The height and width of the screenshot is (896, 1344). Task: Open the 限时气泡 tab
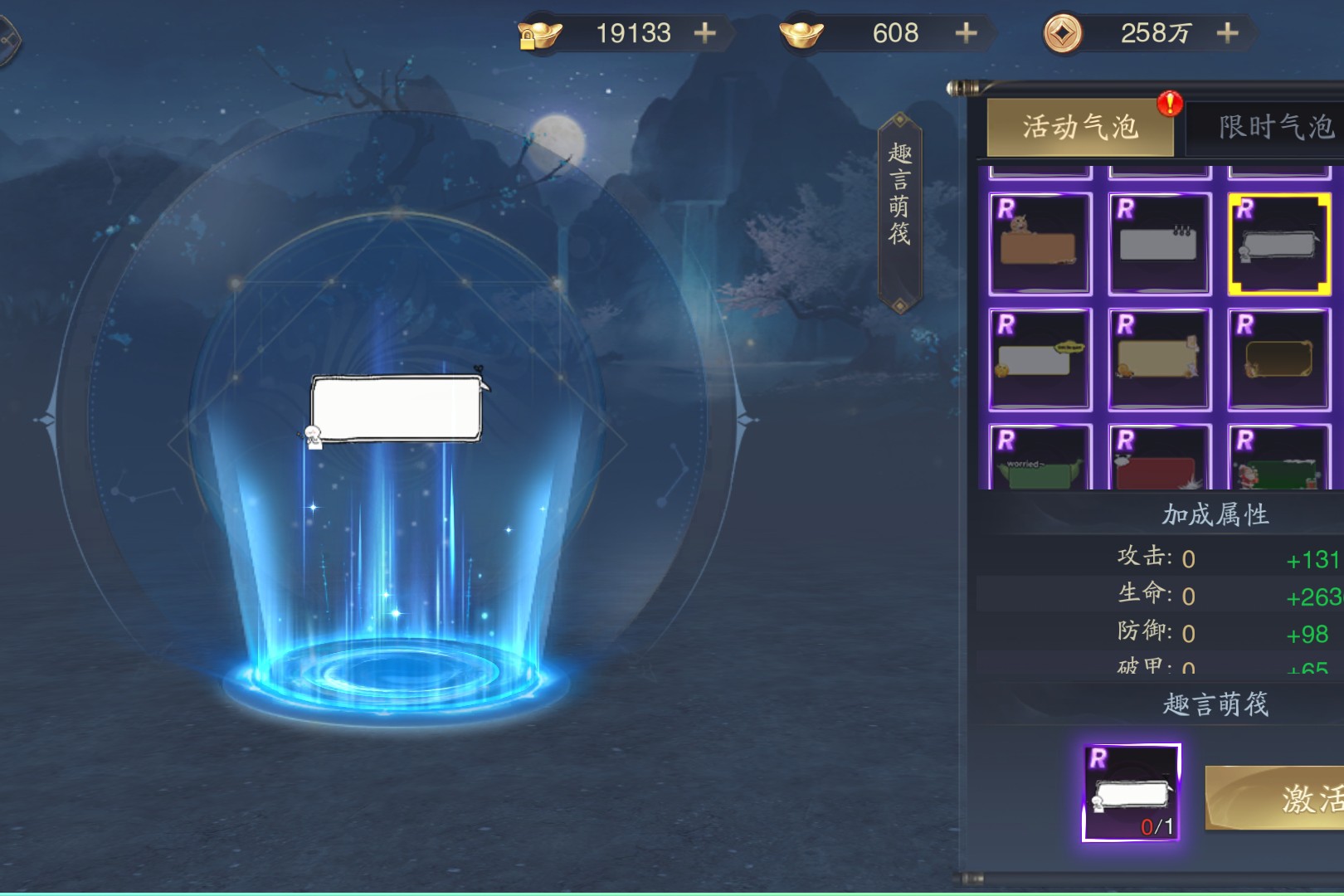tap(1269, 128)
